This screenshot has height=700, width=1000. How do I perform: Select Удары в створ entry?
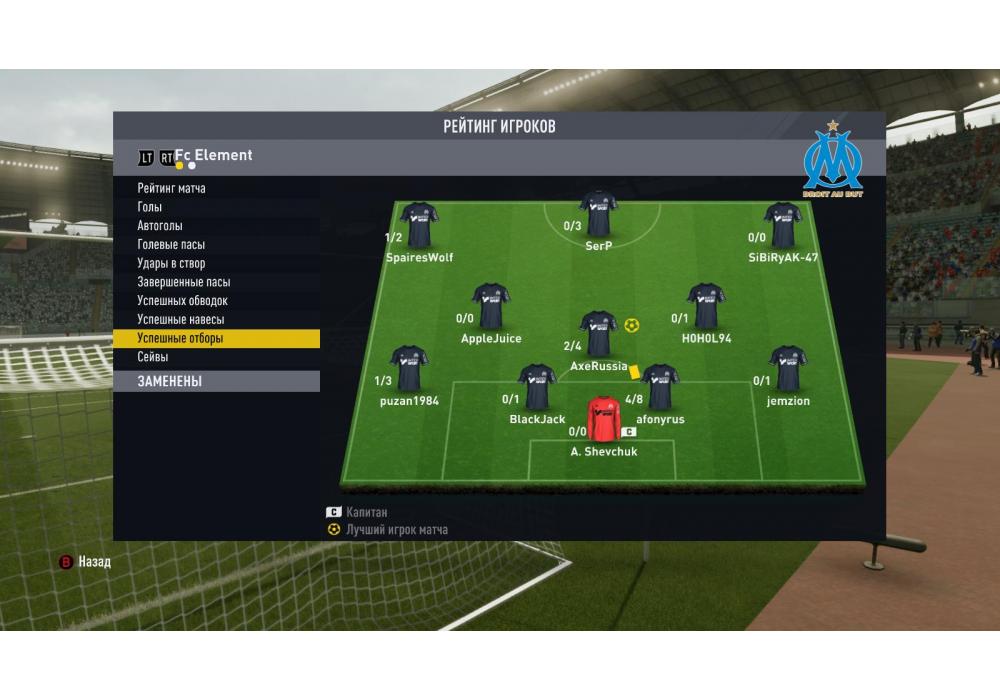(x=171, y=264)
